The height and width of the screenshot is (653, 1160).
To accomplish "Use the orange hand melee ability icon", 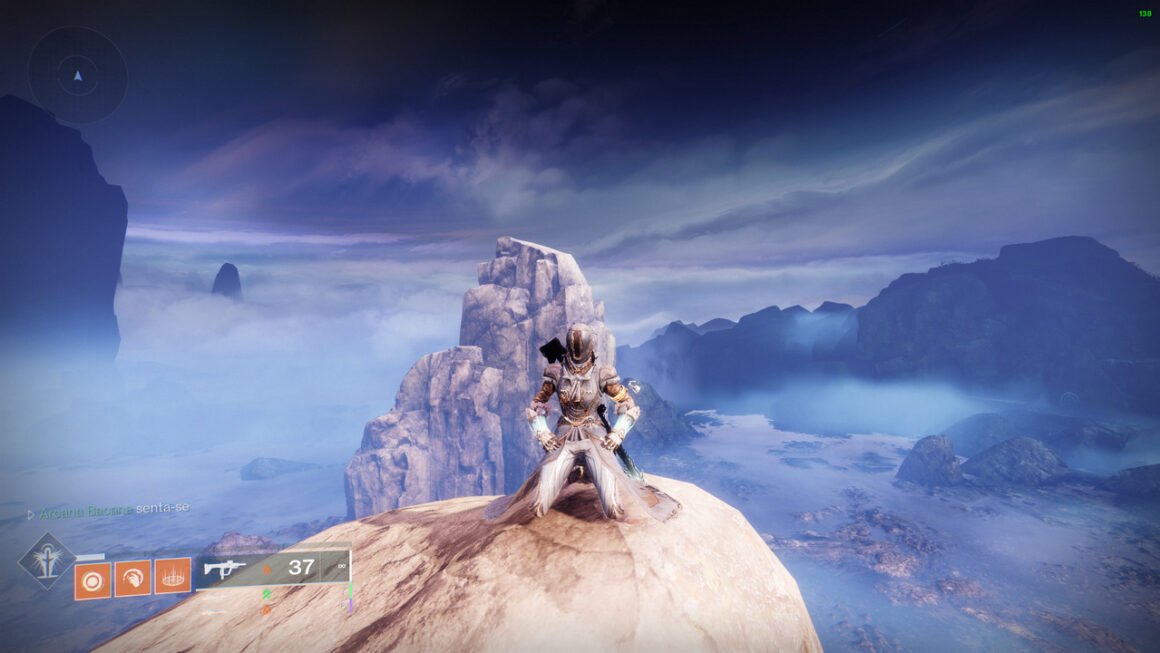I will tap(132, 578).
